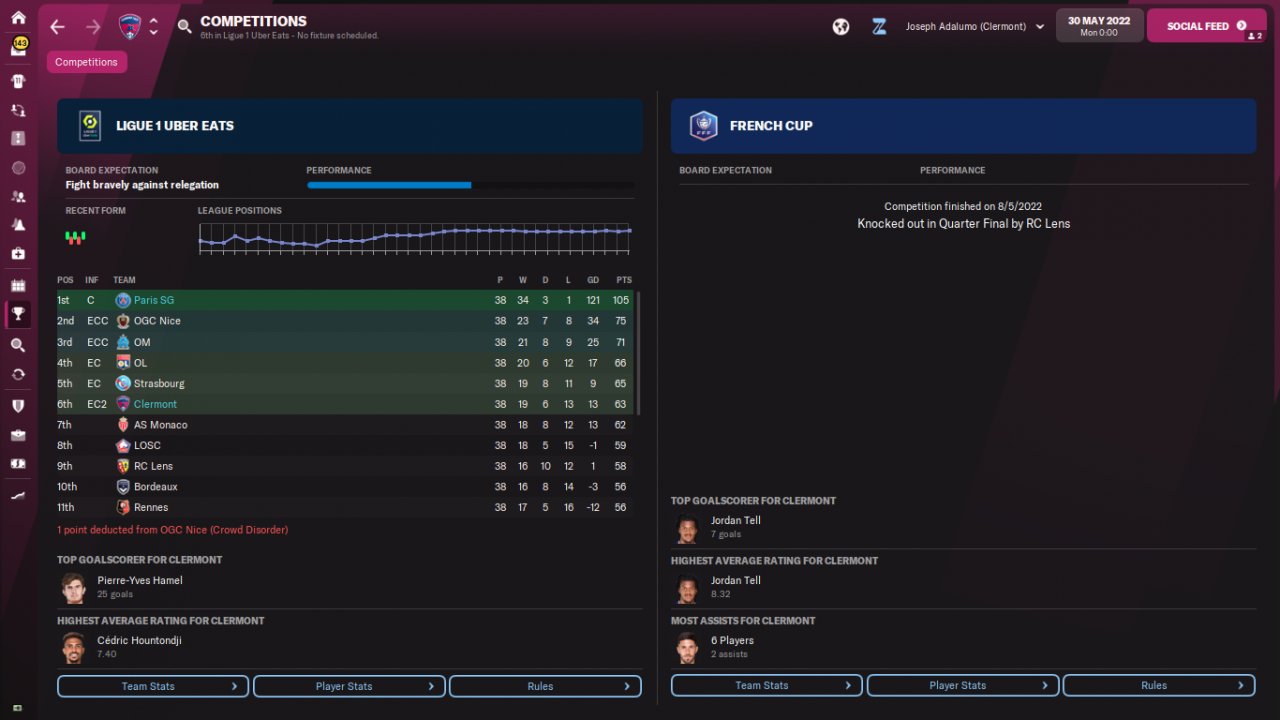View Ligue 1 Rules

pyautogui.click(x=545, y=686)
